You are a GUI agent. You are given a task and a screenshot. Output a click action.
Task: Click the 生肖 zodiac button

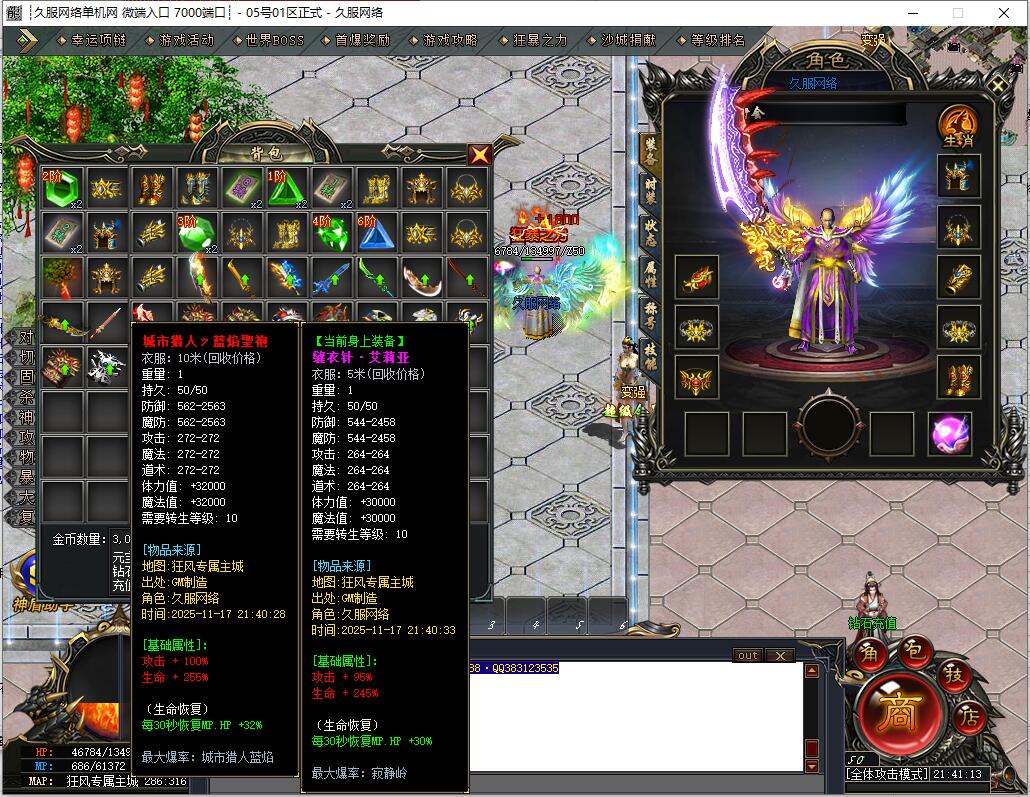(957, 128)
